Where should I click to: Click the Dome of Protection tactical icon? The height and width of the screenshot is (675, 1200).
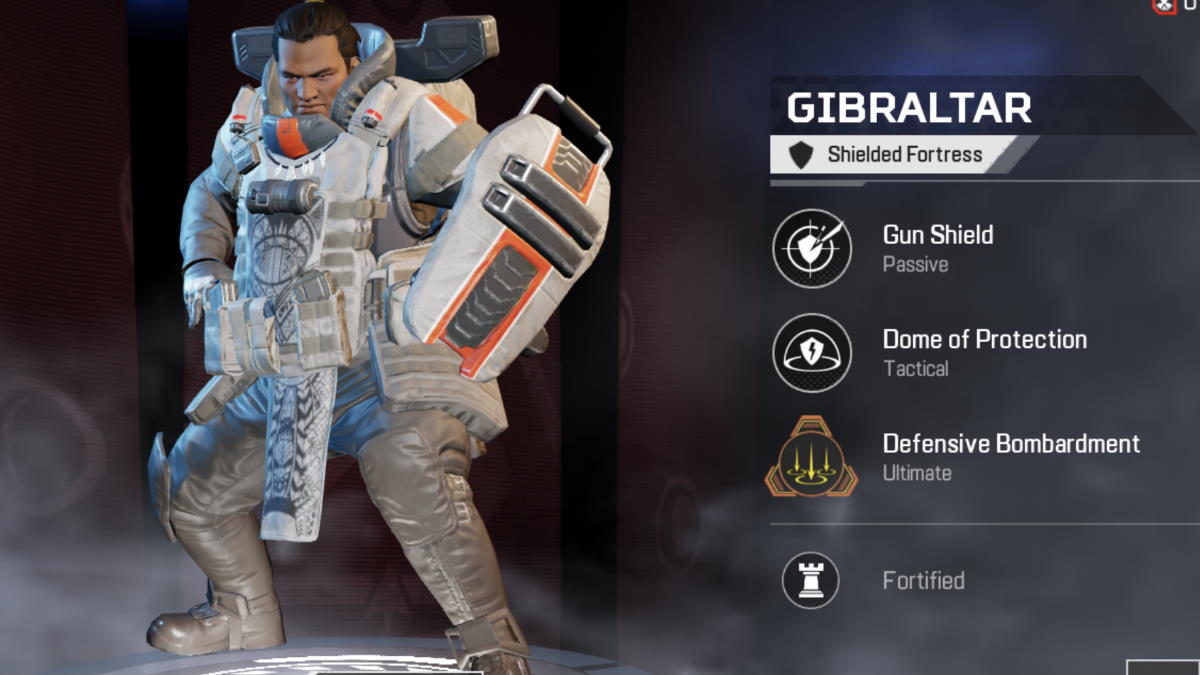pyautogui.click(x=812, y=353)
